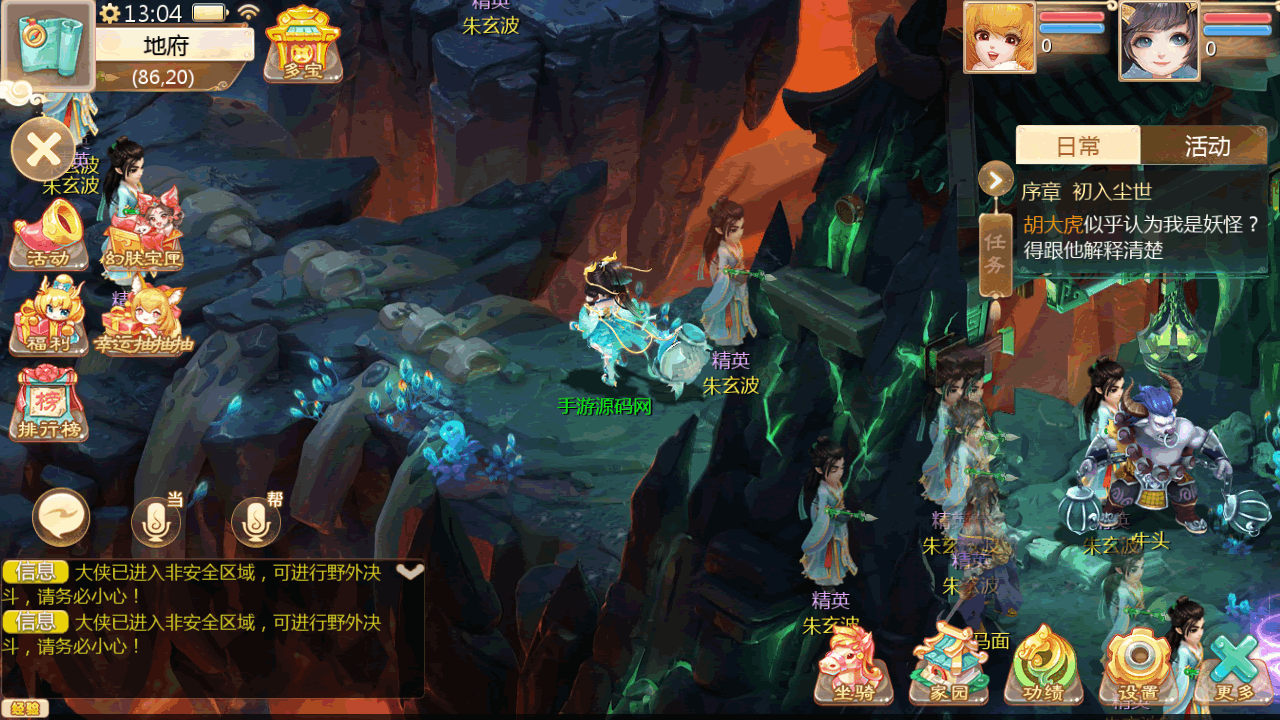Activate the 帮 voice microphone button

[257, 520]
